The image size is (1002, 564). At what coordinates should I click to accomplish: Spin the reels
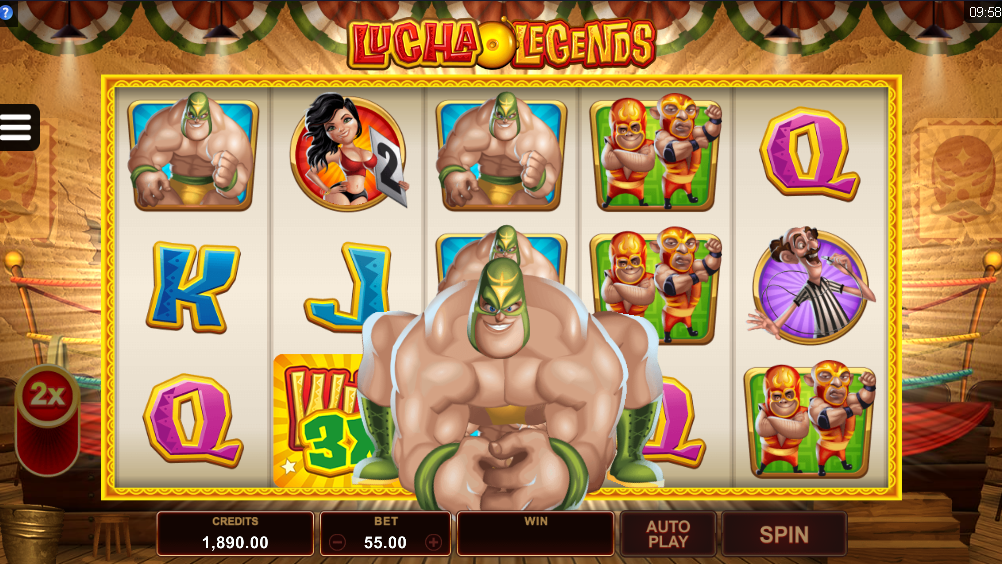click(783, 534)
